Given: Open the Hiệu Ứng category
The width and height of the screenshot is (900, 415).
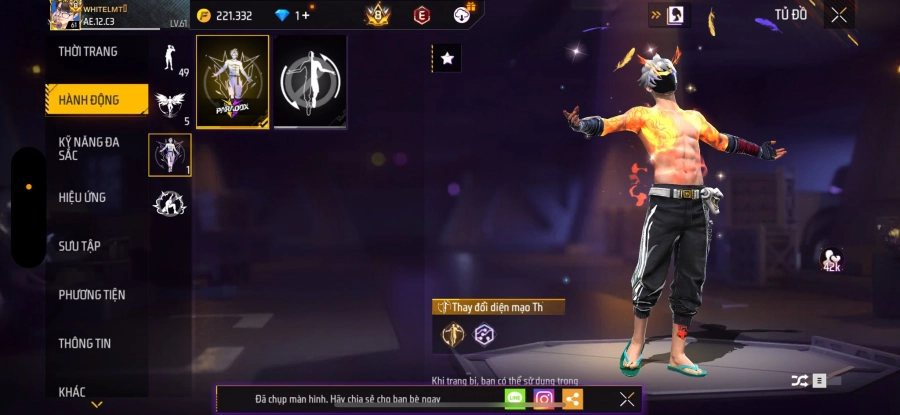Looking at the screenshot, I should coord(82,197).
